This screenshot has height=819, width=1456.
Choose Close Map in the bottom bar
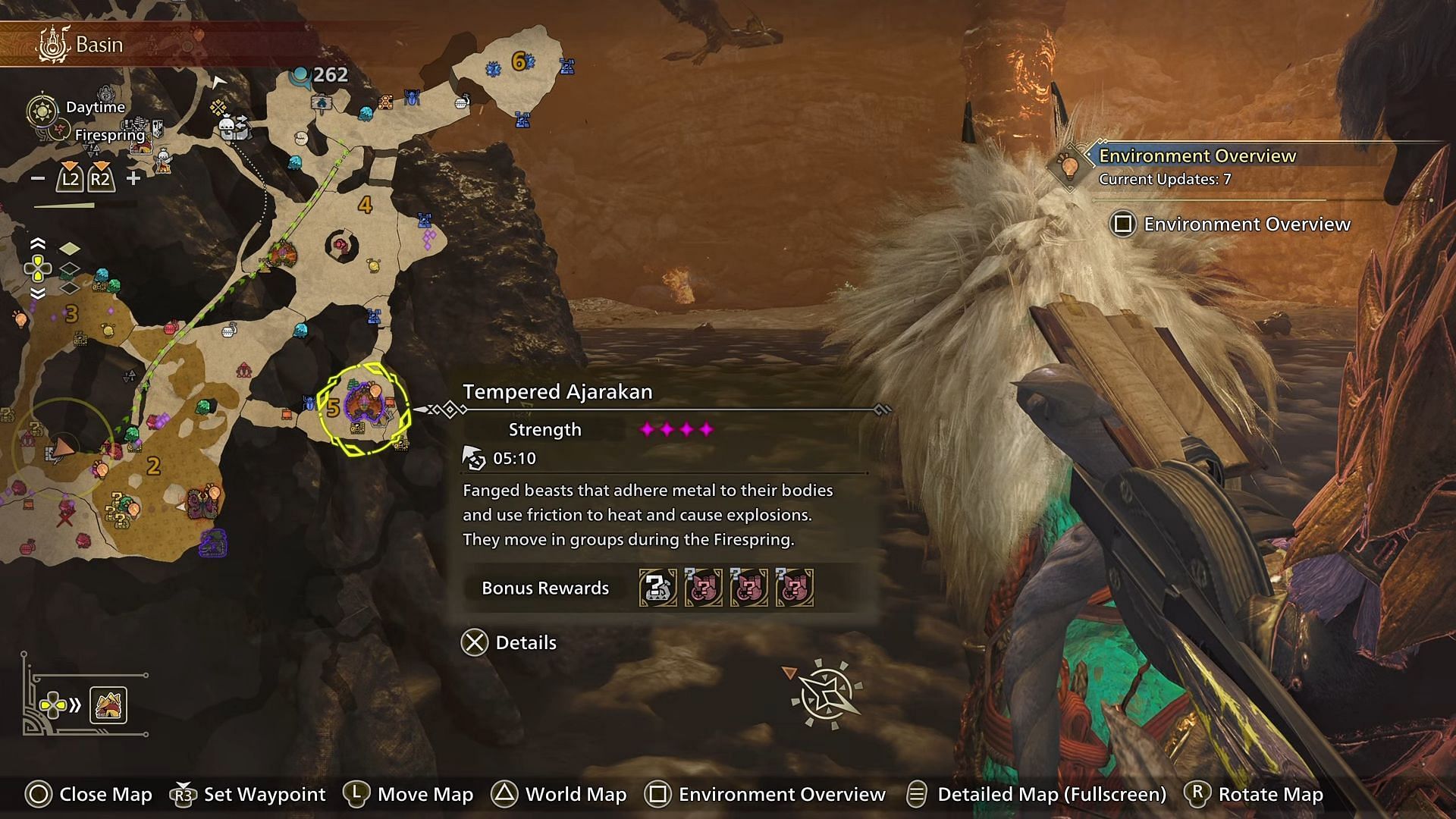[x=89, y=794]
